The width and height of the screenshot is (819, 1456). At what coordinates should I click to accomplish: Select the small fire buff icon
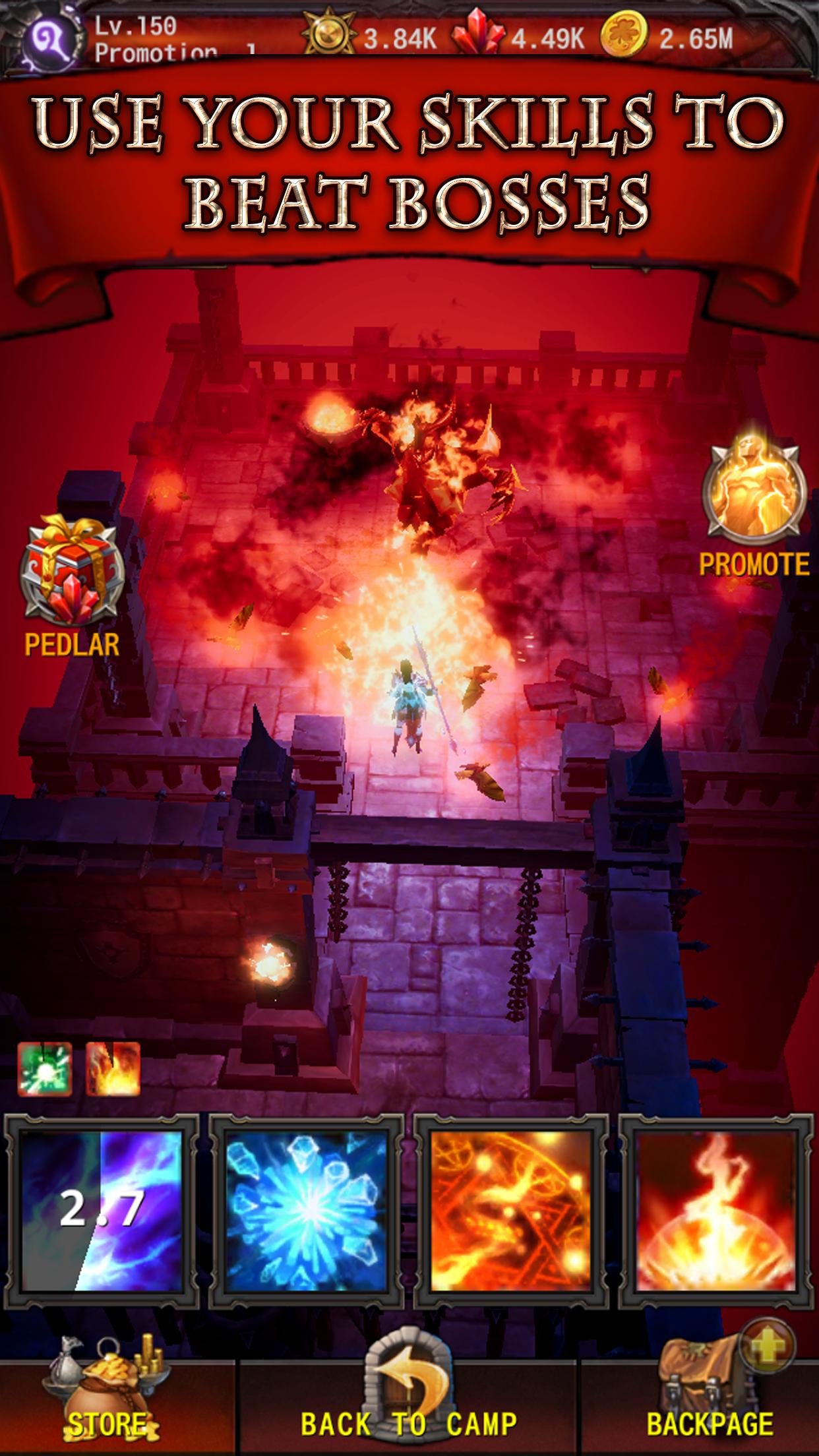(x=113, y=1069)
